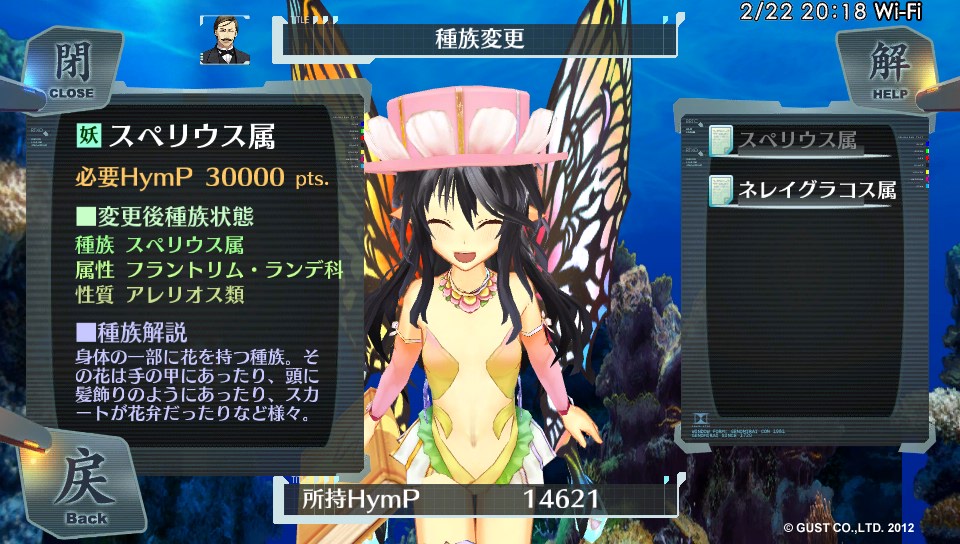Click the mustached man portrait icon
The height and width of the screenshot is (544, 960).
[x=225, y=40]
